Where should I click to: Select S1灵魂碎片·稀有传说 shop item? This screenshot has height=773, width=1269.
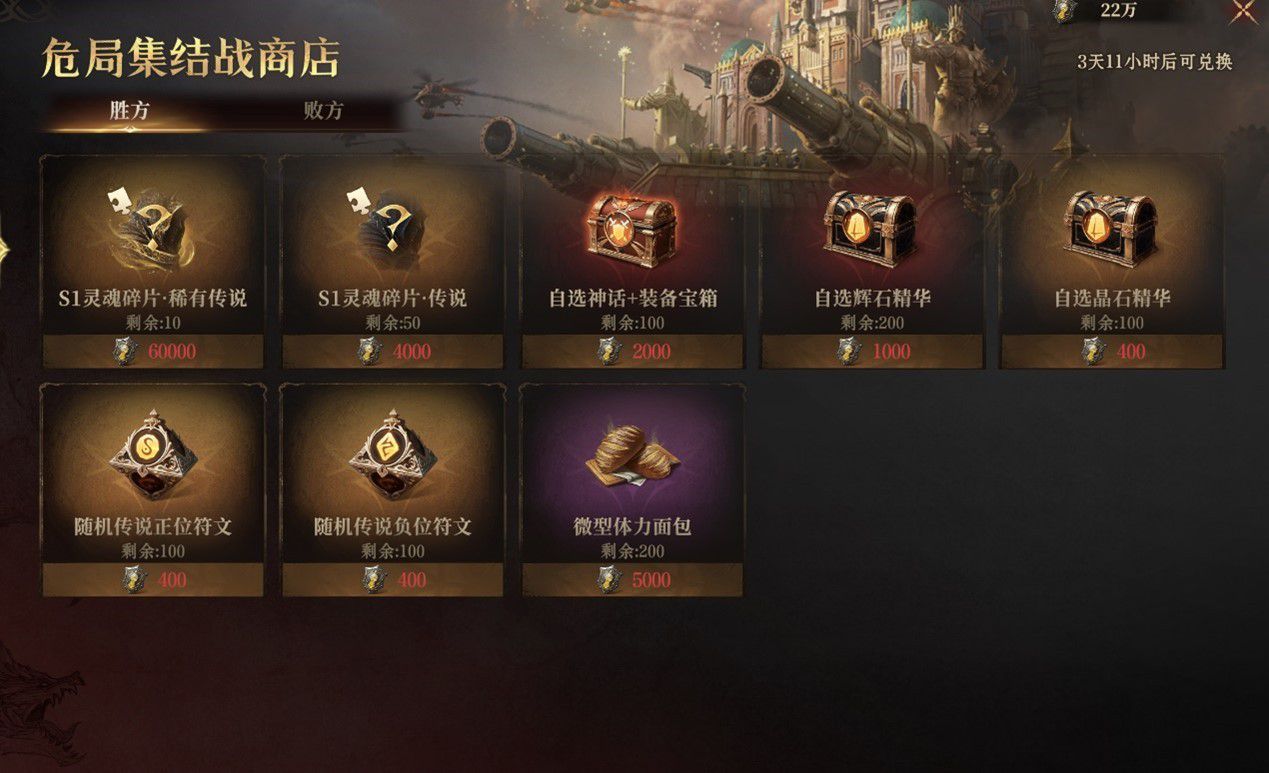[x=153, y=262]
